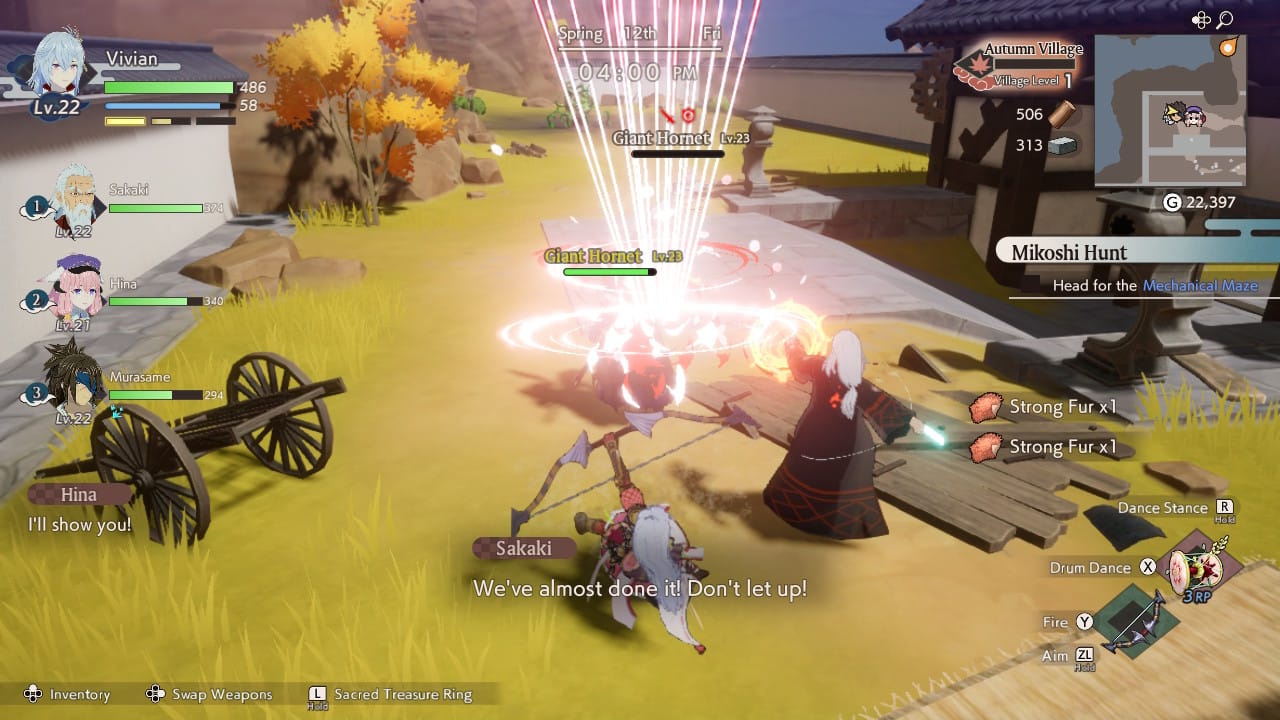
Task: Click the Autumn Village level badge
Action: [x=968, y=66]
